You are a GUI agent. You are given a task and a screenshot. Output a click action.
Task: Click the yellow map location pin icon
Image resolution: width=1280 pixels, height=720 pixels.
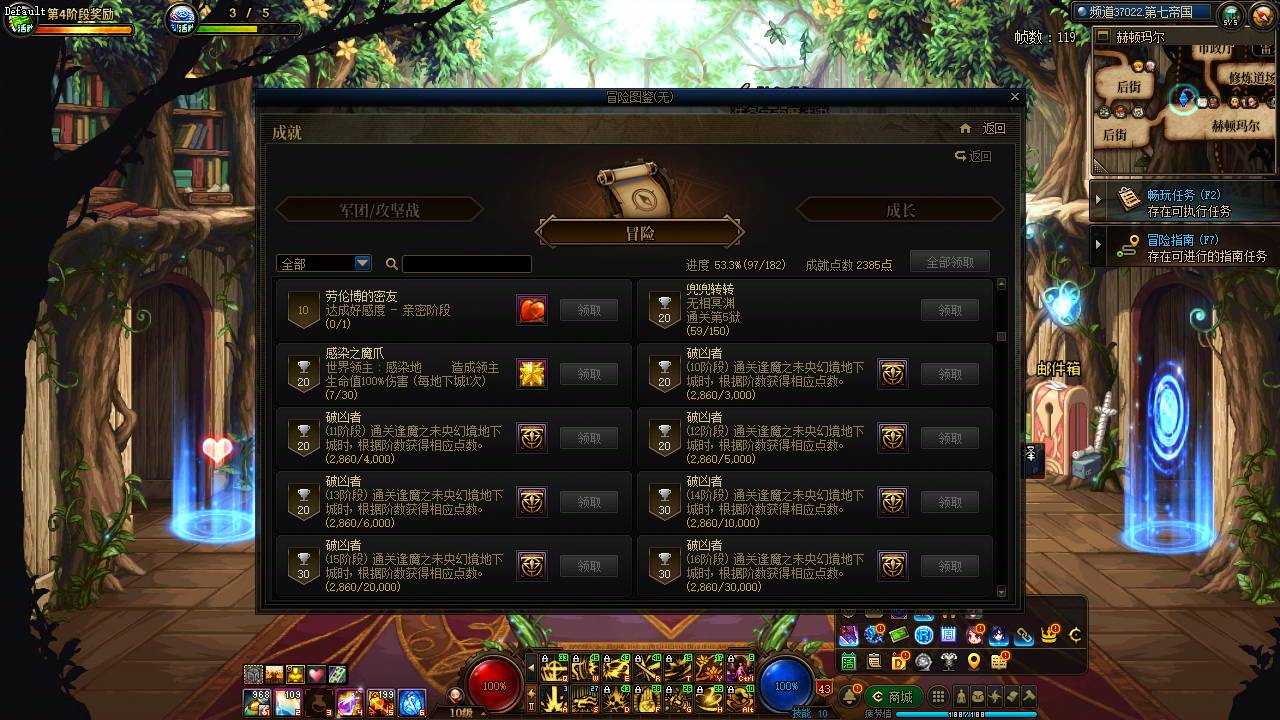pyautogui.click(x=974, y=661)
